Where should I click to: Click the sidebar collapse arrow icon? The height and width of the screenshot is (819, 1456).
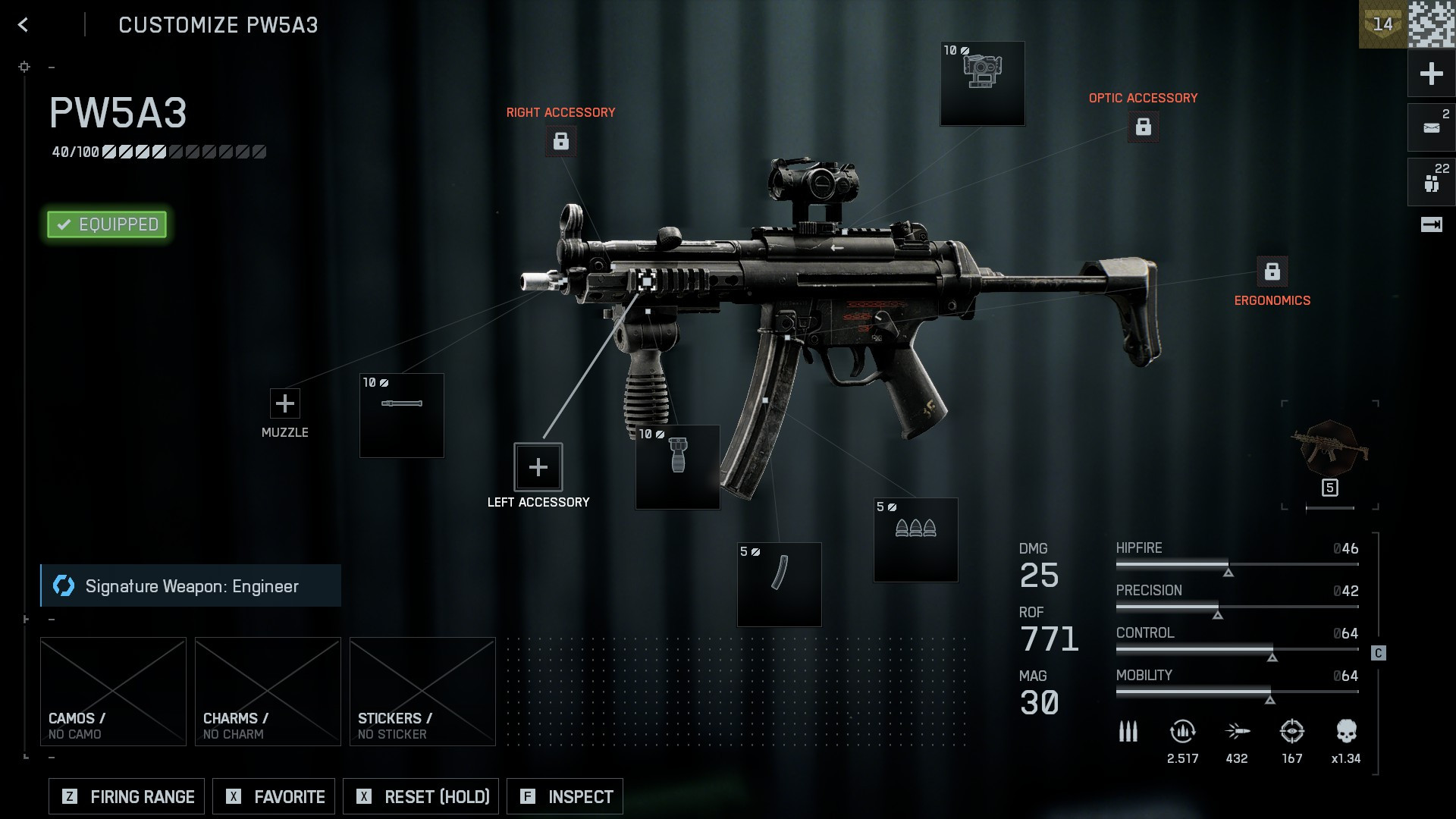[1429, 224]
